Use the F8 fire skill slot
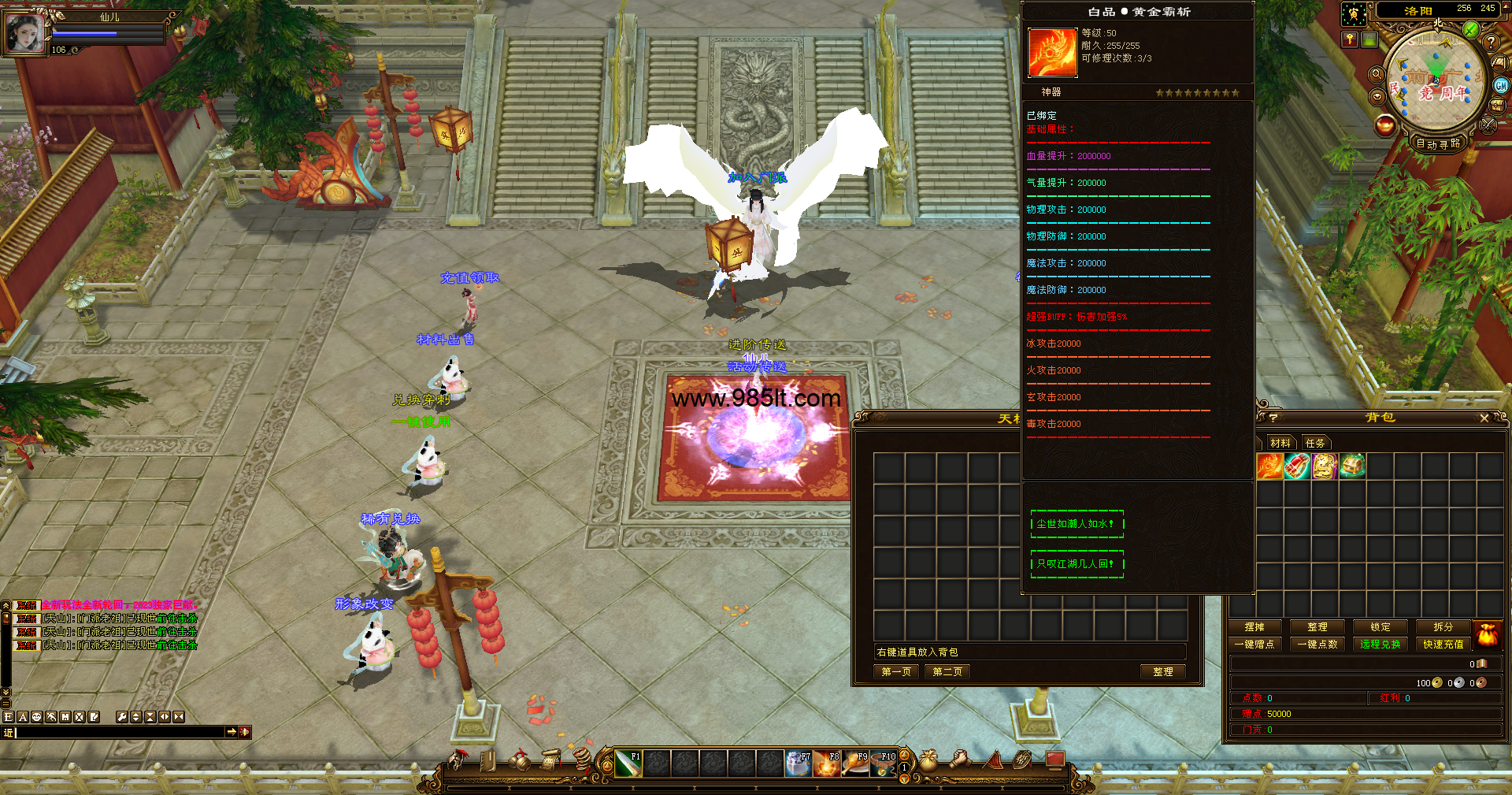Screen dimensions: 1512x795 [x=826, y=763]
